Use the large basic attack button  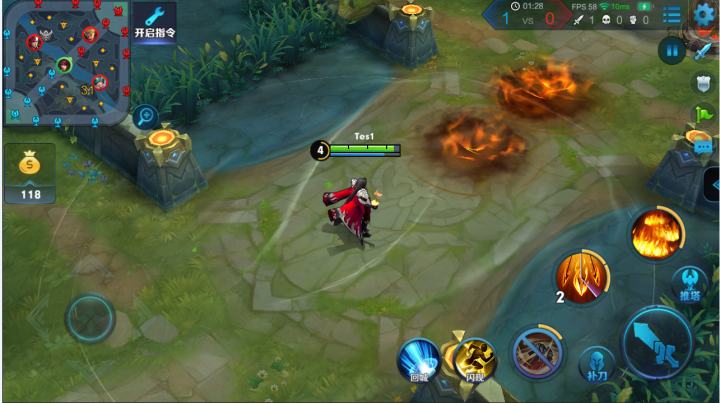click(x=657, y=341)
